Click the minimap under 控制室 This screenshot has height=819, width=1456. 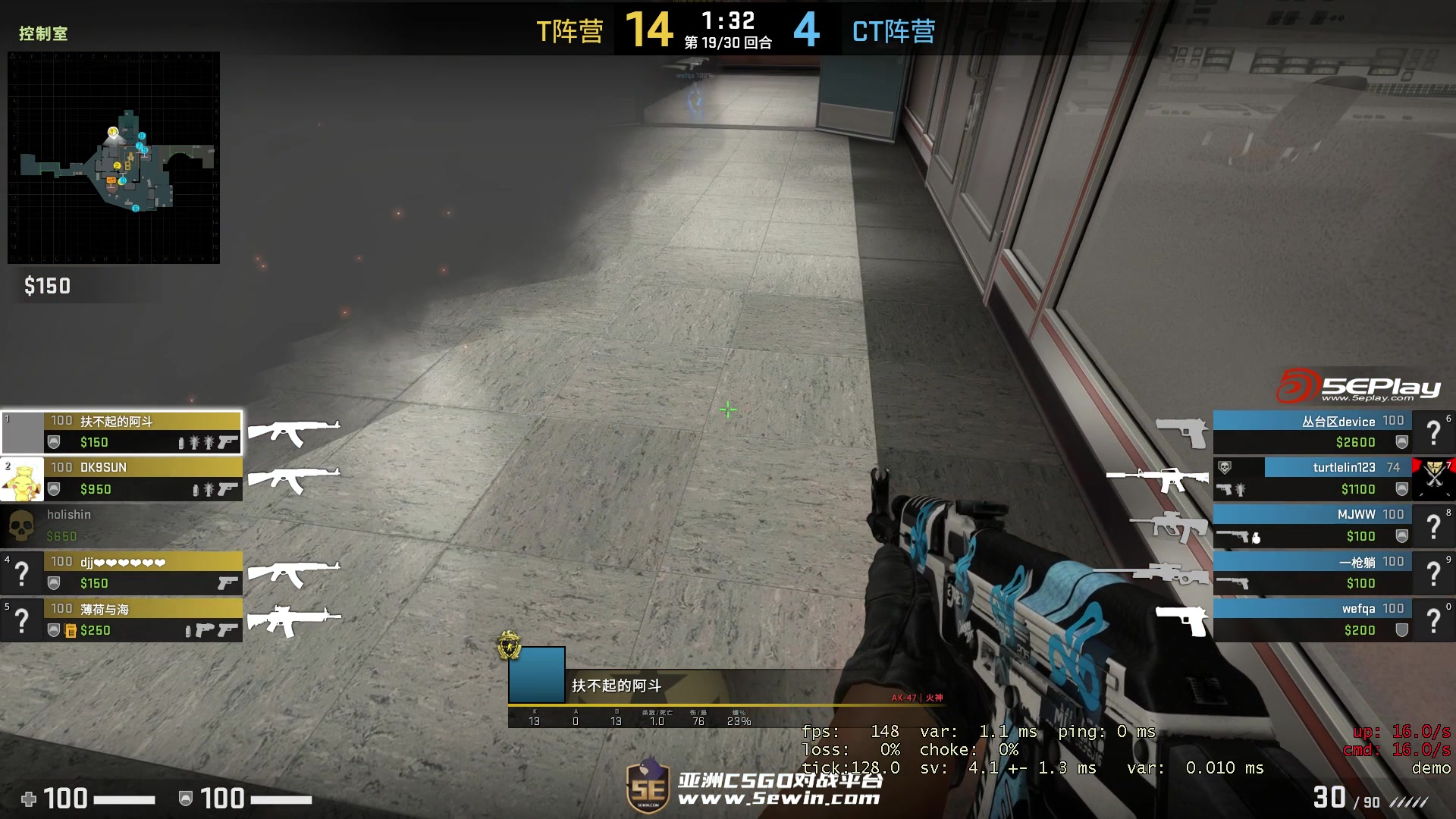pos(112,155)
